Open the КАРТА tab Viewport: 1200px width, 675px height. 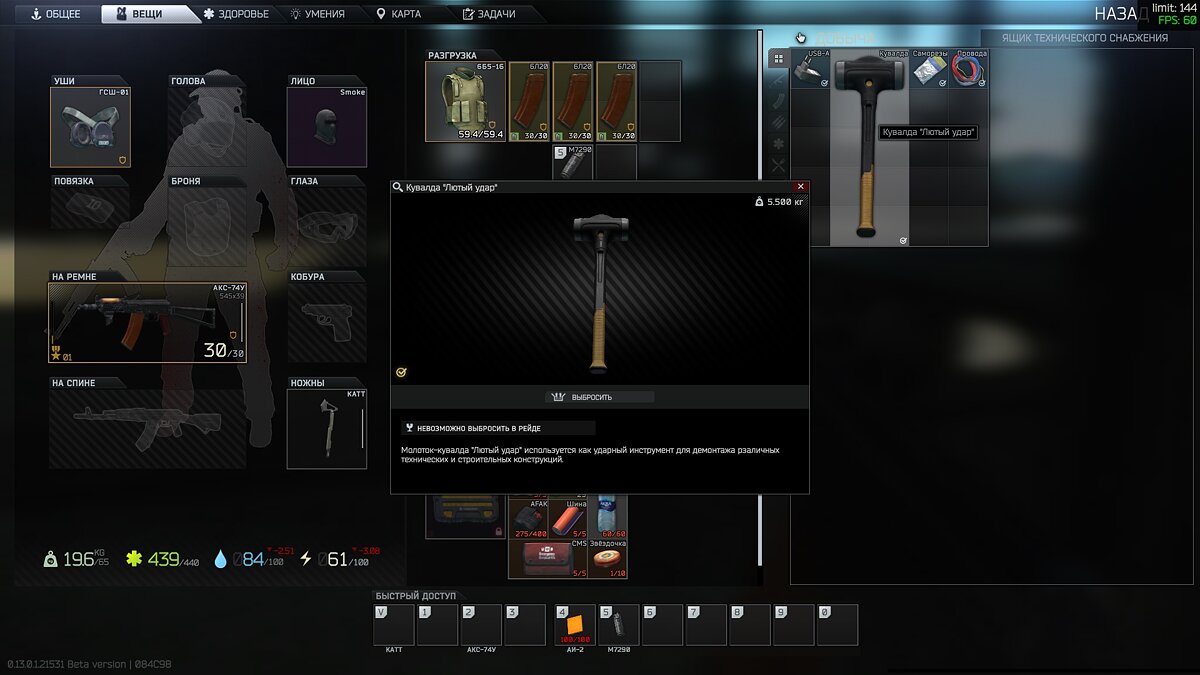(x=398, y=14)
